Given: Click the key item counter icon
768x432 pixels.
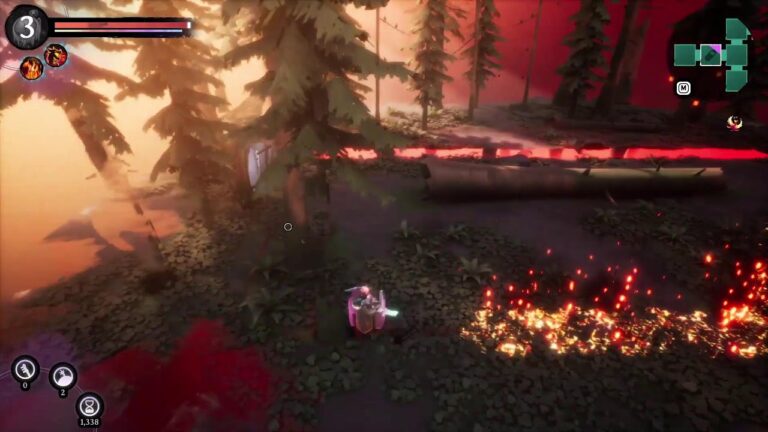Looking at the screenshot, I should pos(25,368).
